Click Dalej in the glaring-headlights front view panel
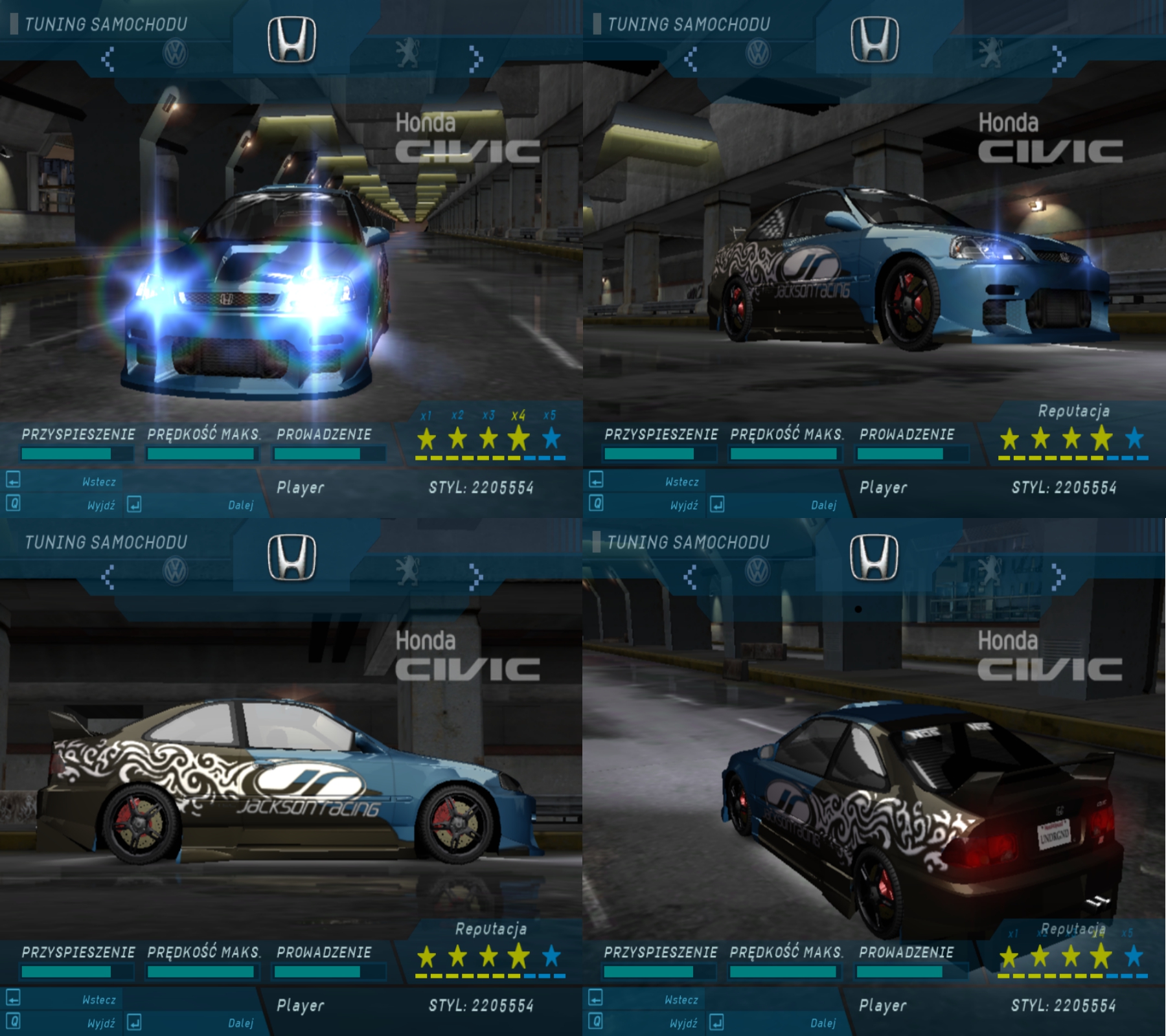Viewport: 1166px width, 1036px height. pyautogui.click(x=240, y=505)
